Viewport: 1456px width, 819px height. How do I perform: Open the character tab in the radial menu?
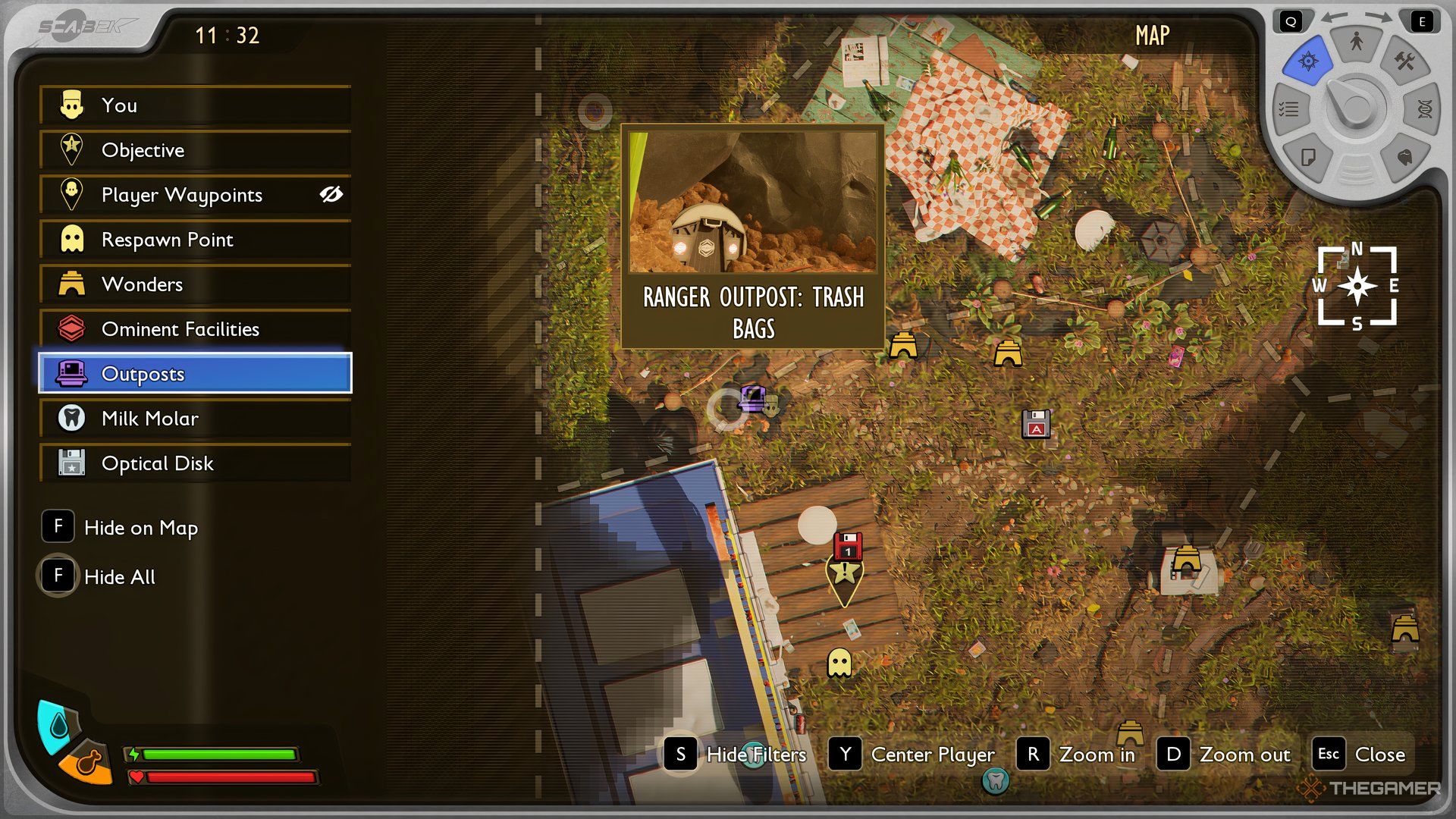(1356, 42)
